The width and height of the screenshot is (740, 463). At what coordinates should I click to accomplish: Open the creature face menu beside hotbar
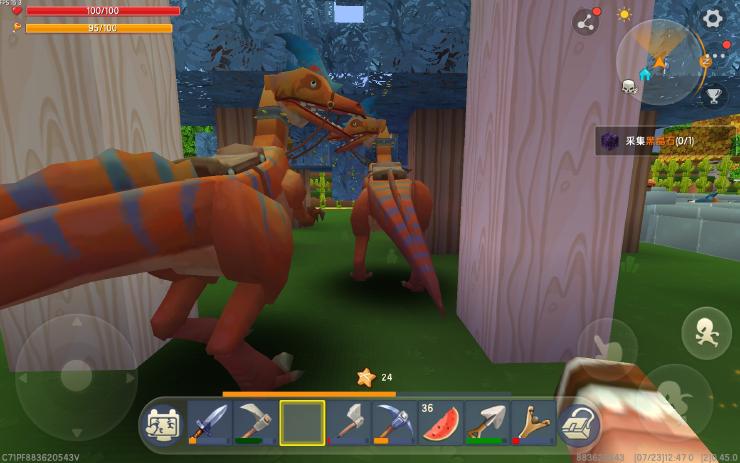click(x=160, y=424)
